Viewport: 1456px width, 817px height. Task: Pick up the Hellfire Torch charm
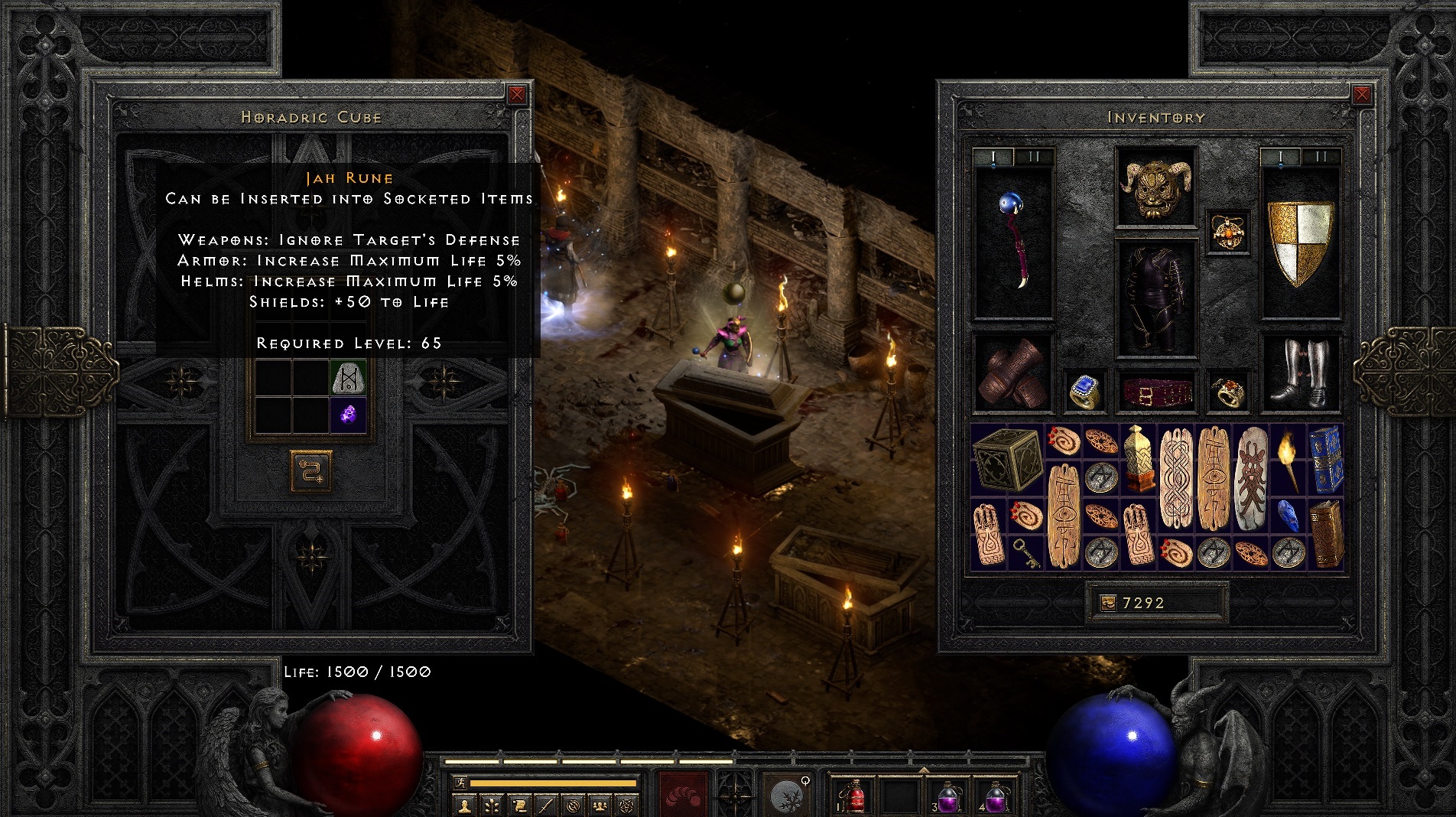pyautogui.click(x=1289, y=461)
